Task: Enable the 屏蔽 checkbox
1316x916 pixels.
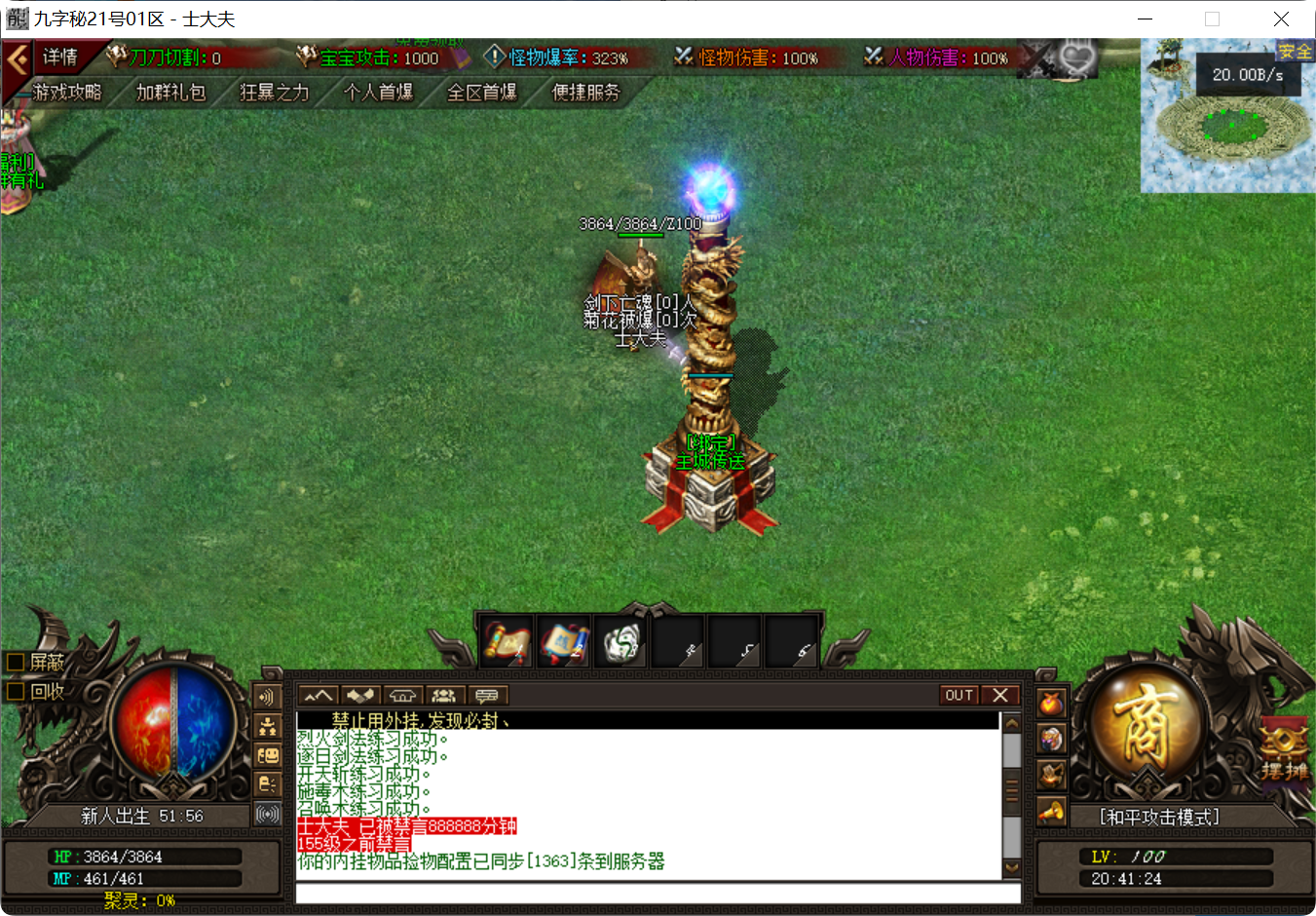Action: pos(14,661)
